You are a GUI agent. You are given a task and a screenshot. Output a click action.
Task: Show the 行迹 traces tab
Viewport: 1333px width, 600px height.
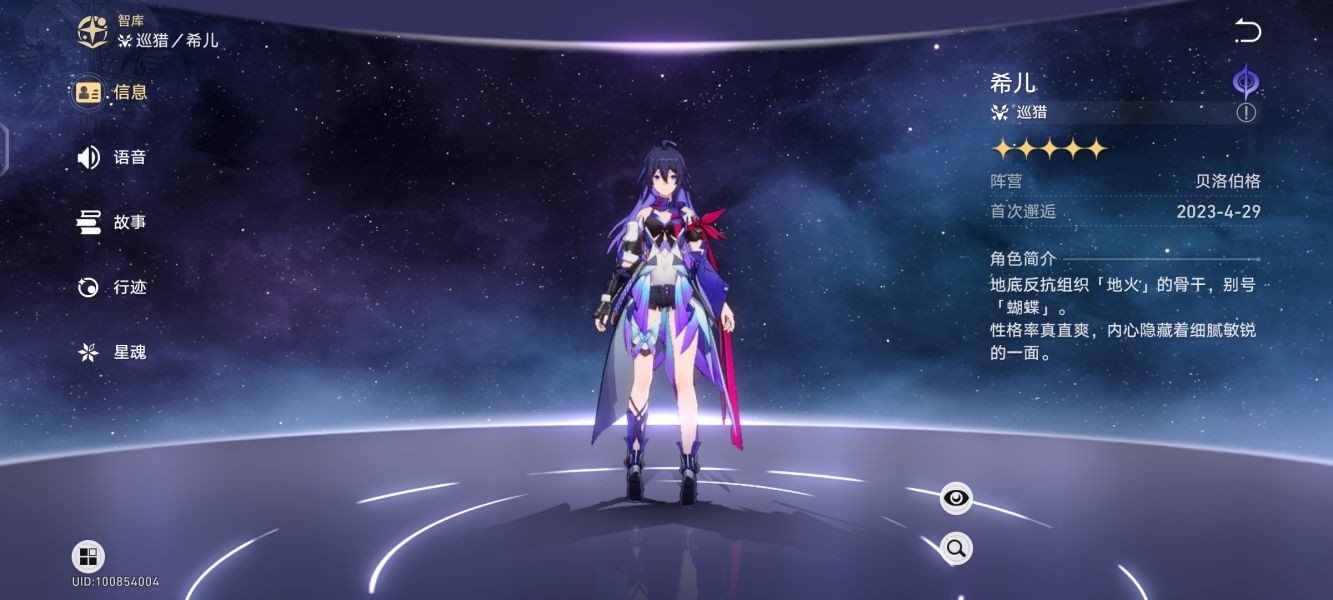click(x=112, y=287)
